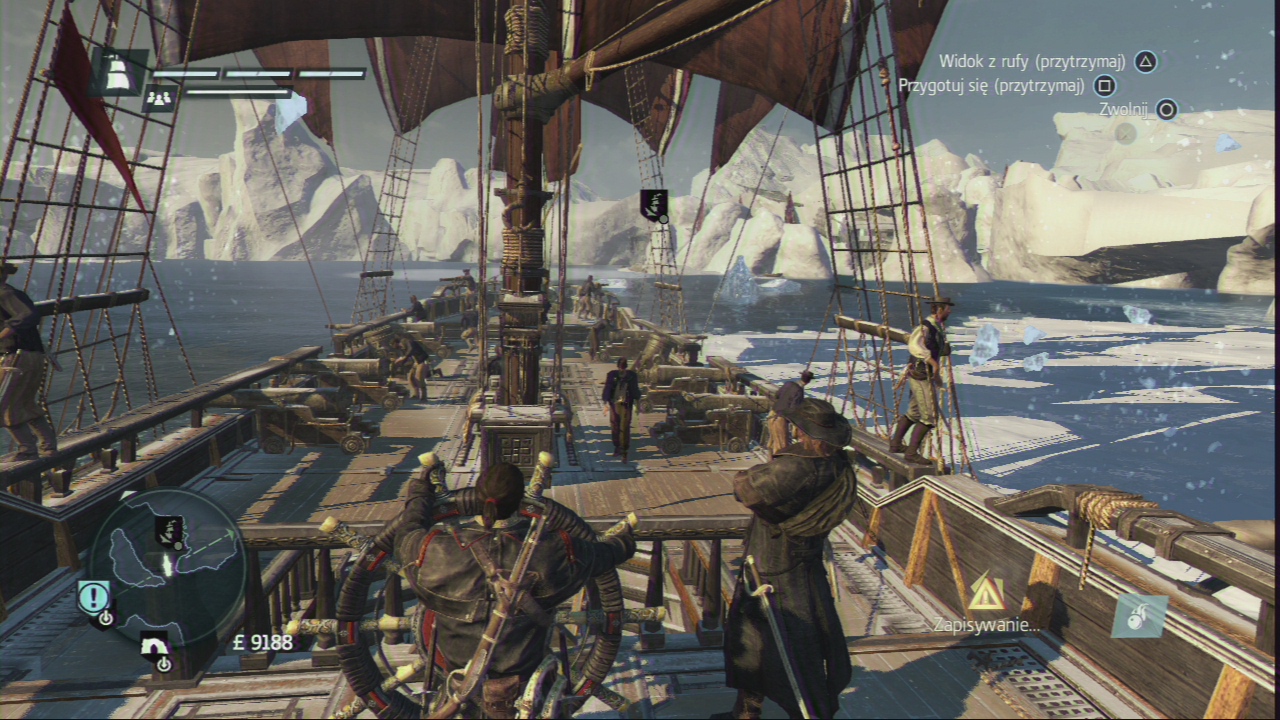Screen dimensions: 1280x720
Task: Open the circular minimap
Action: [167, 565]
